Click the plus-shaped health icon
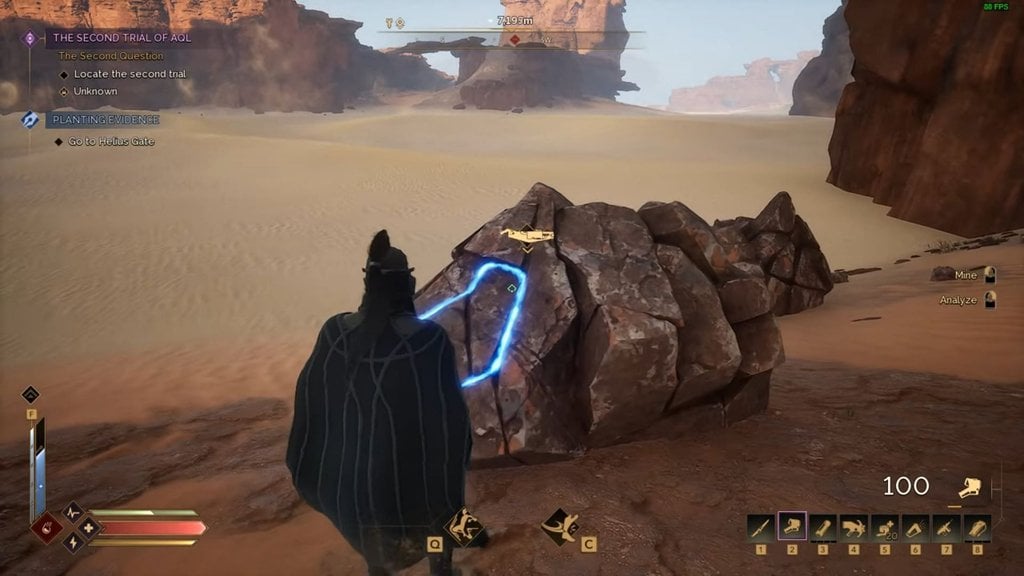 pyautogui.click(x=89, y=527)
